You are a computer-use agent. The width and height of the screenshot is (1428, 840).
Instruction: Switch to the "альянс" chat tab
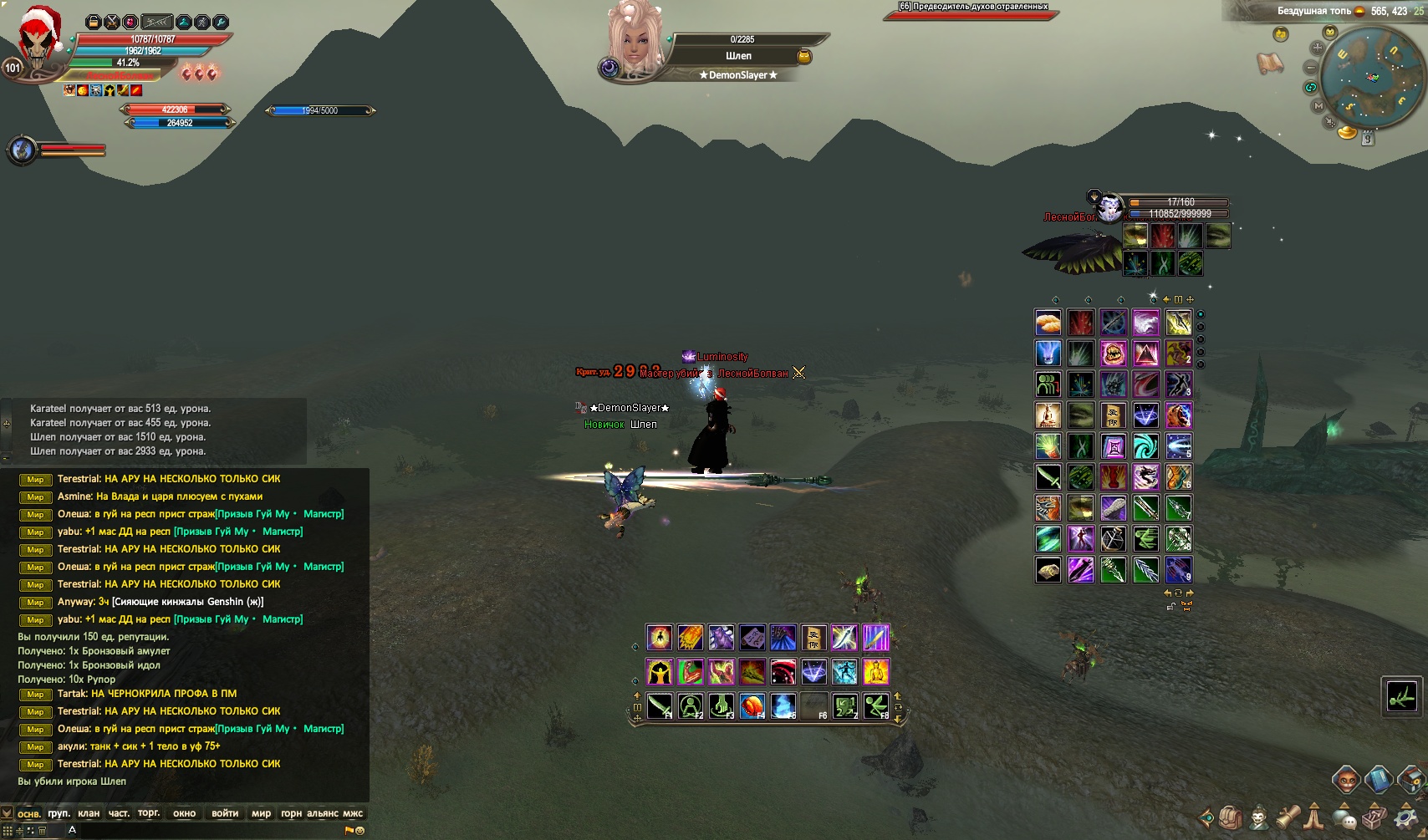tap(323, 813)
